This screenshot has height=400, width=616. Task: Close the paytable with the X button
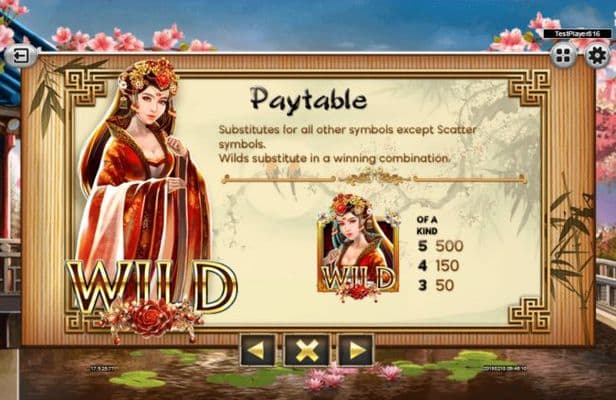point(306,349)
